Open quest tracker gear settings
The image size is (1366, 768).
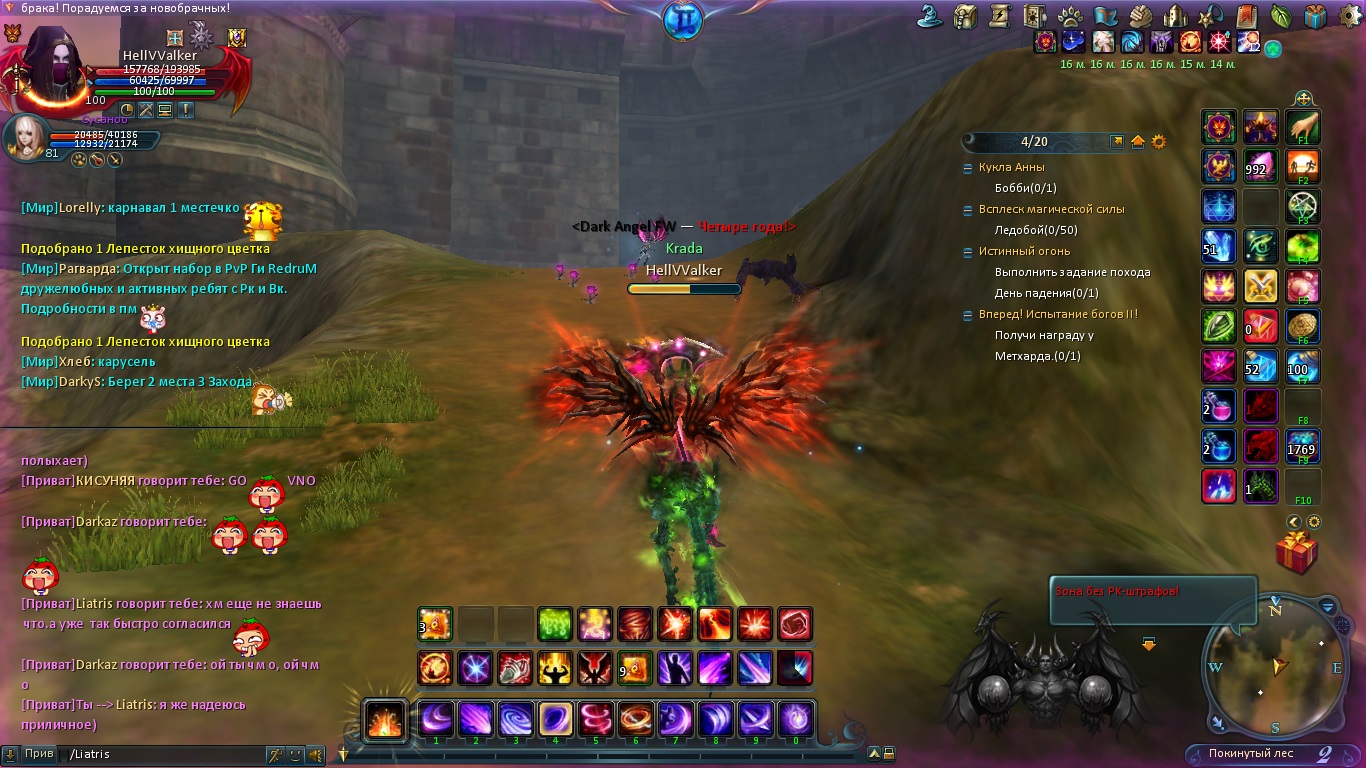1159,142
